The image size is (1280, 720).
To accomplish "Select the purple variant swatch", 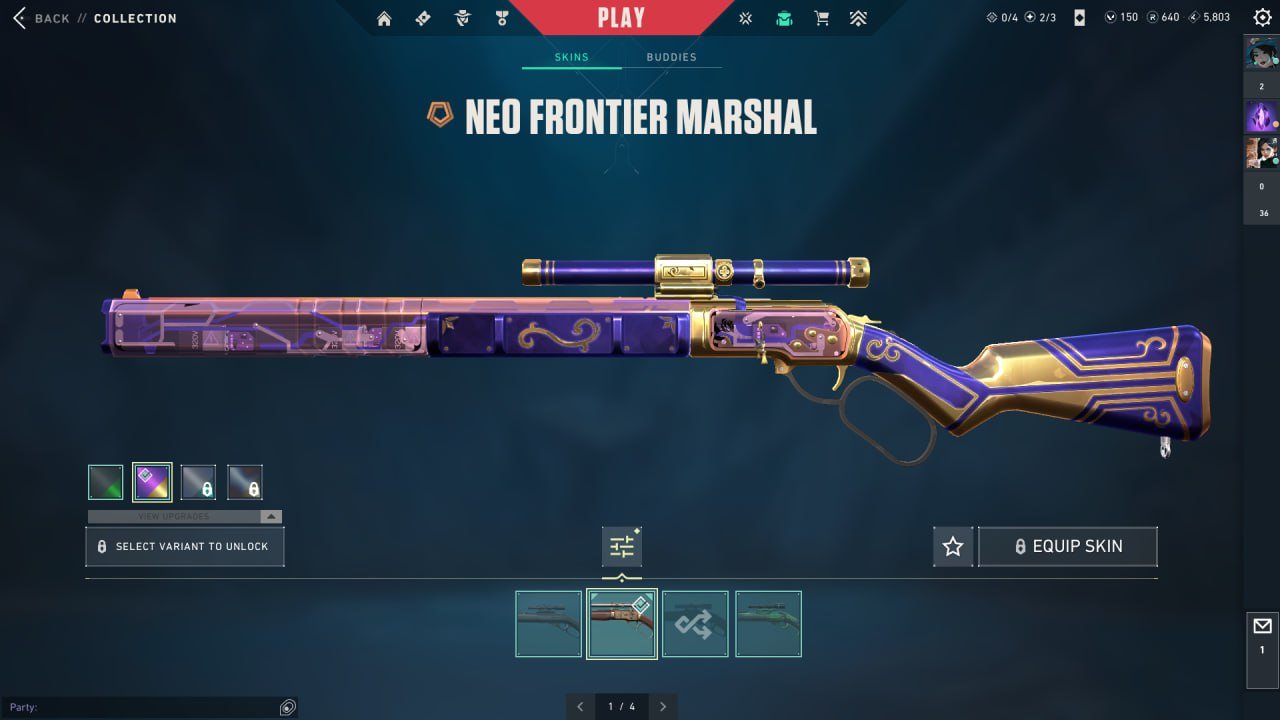I will click(152, 481).
